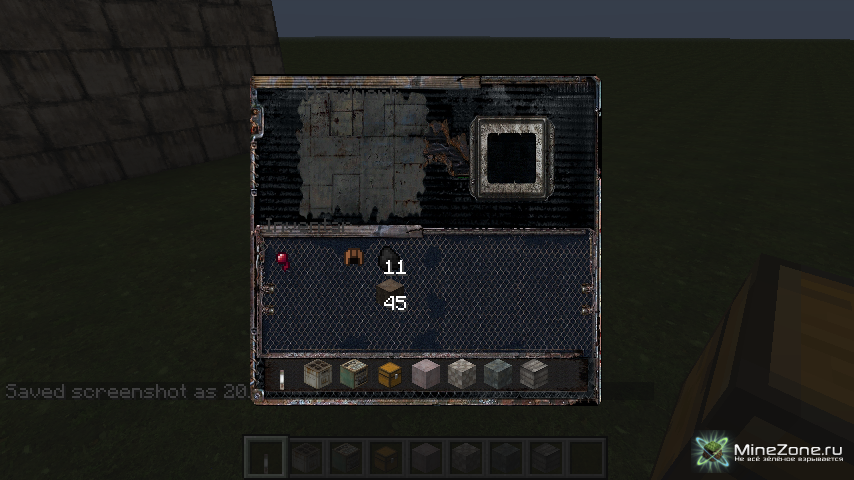The image size is (854, 480).
Task: Grab the coal stack of 11
Action: coord(388,258)
